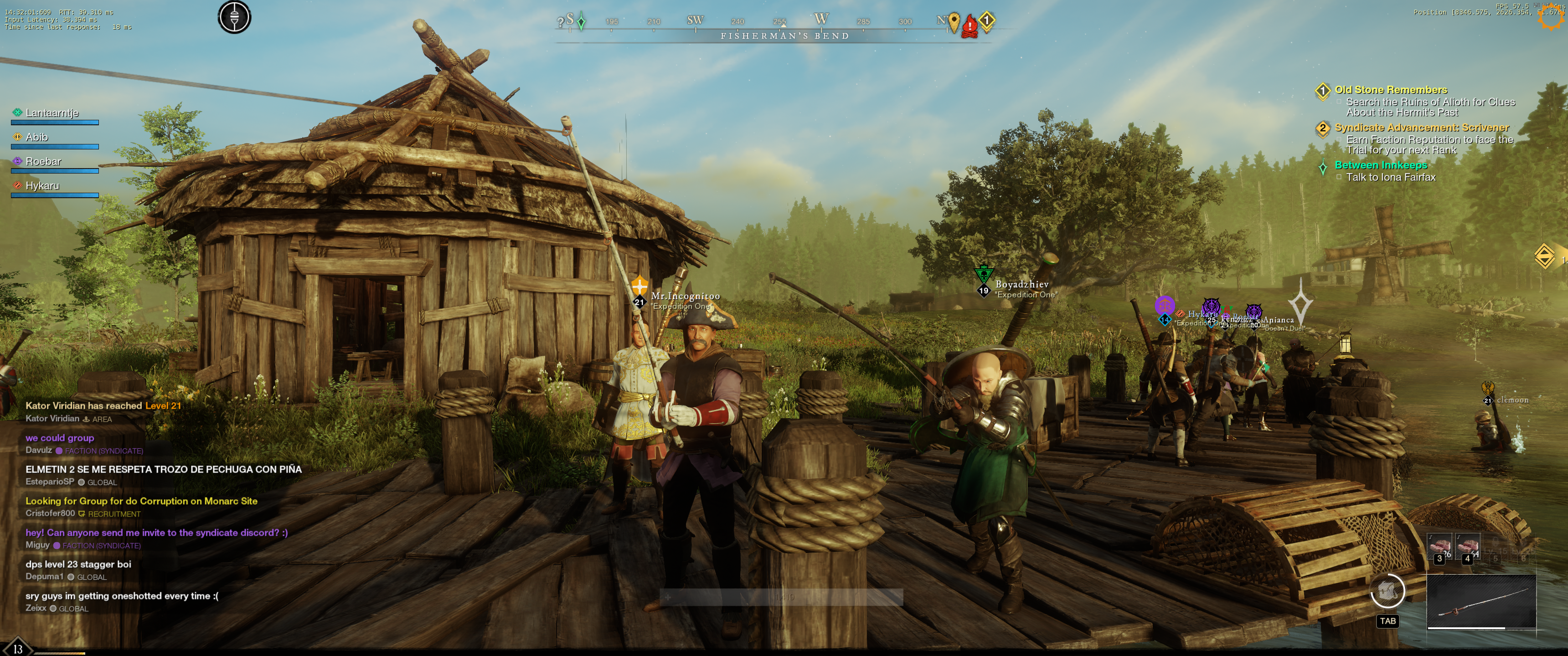1568x656 pixels.
Task: Show the Syndicate Advancement: Scrivener quest
Action: coord(1421,128)
